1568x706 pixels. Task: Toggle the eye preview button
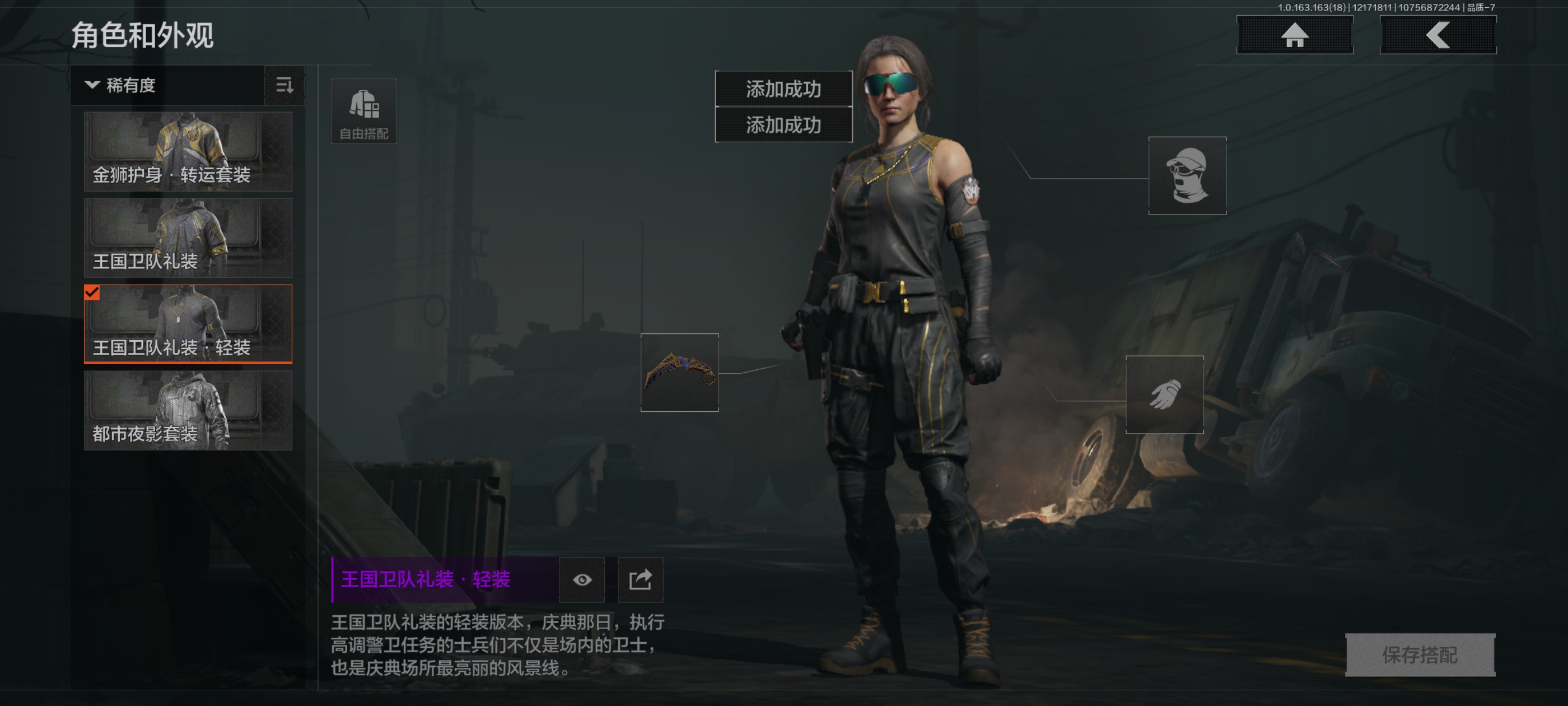click(582, 579)
